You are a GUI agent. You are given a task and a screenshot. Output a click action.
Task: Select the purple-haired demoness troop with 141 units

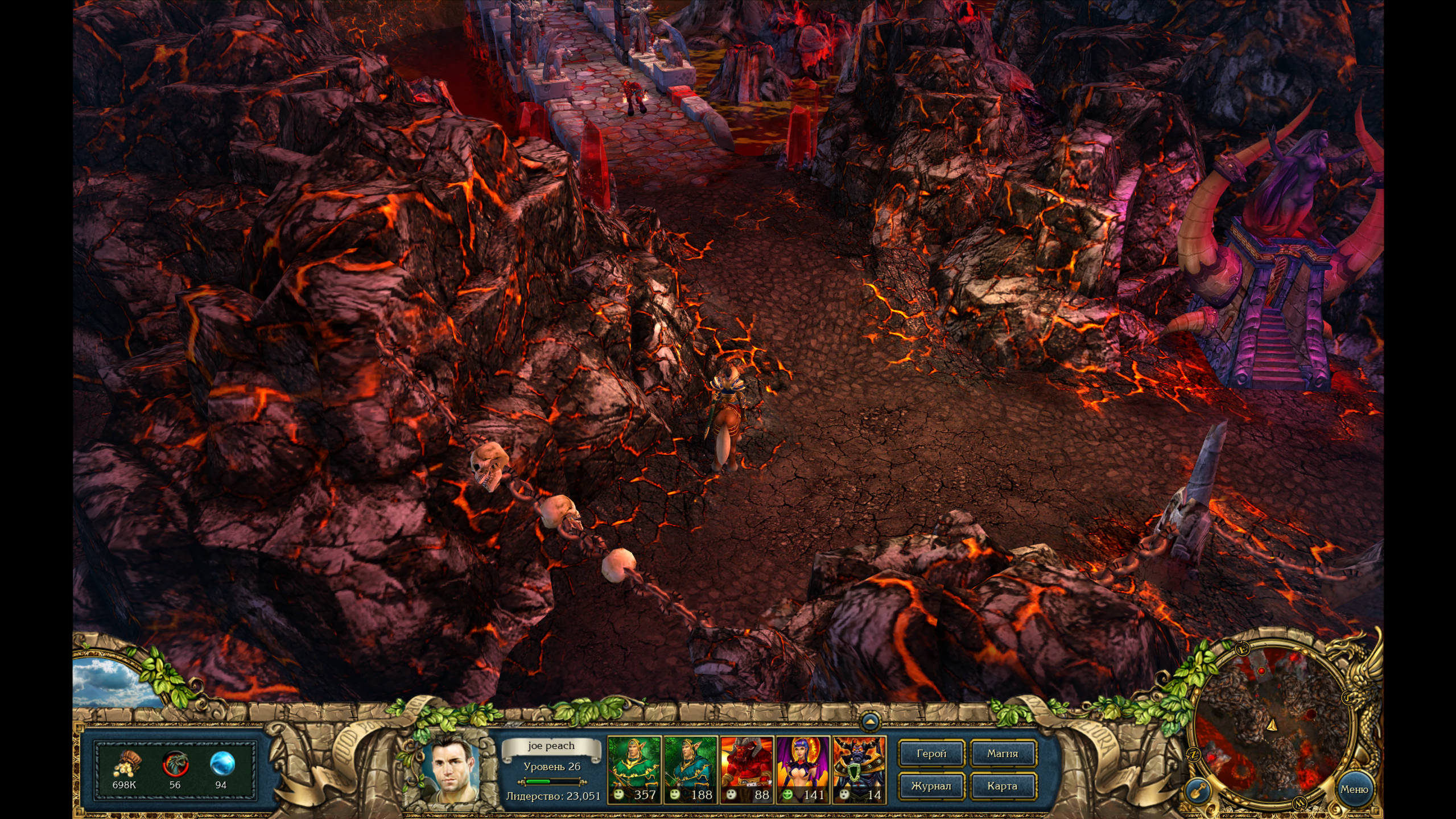803,769
